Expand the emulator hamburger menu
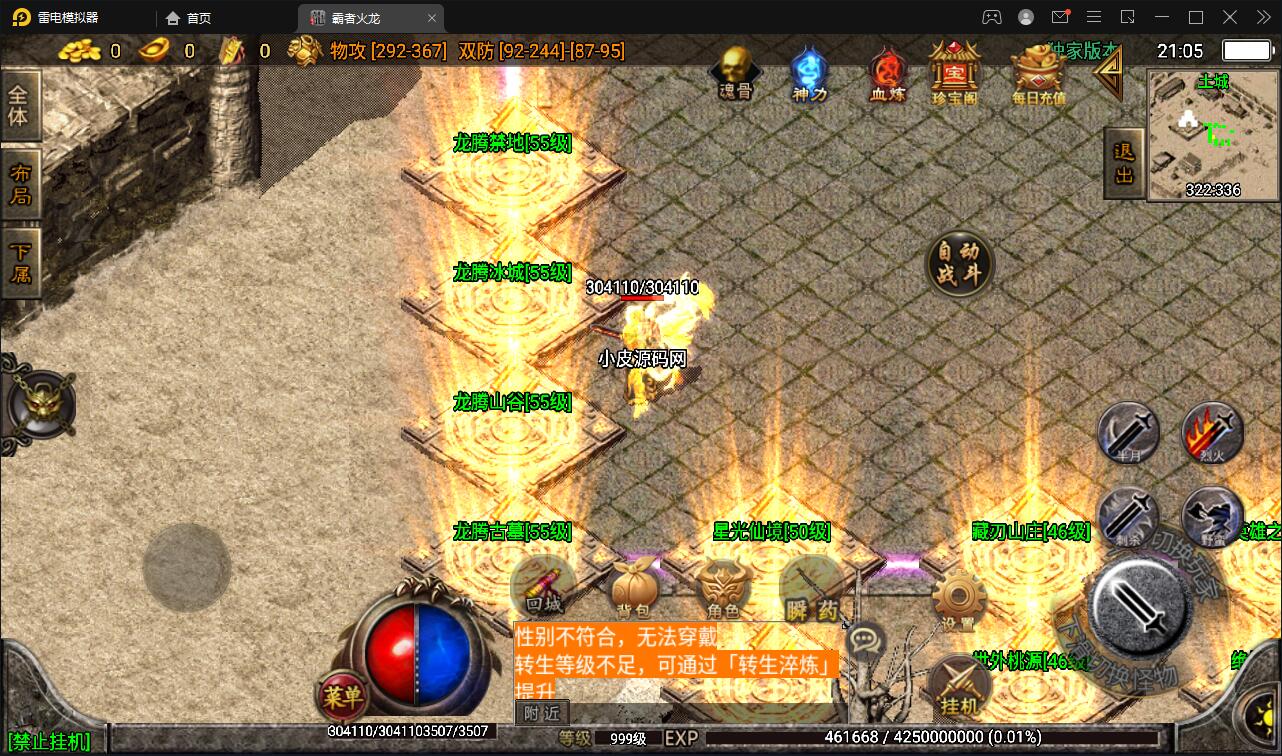Viewport: 1282px width, 756px height. click(x=1095, y=16)
